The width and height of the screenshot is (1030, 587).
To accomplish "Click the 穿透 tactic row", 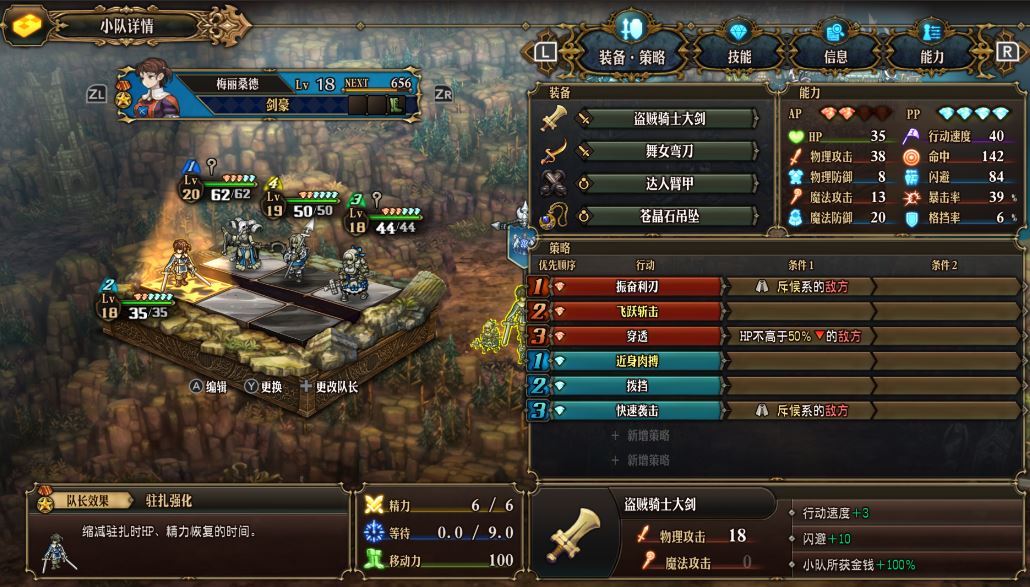I will click(x=636, y=337).
